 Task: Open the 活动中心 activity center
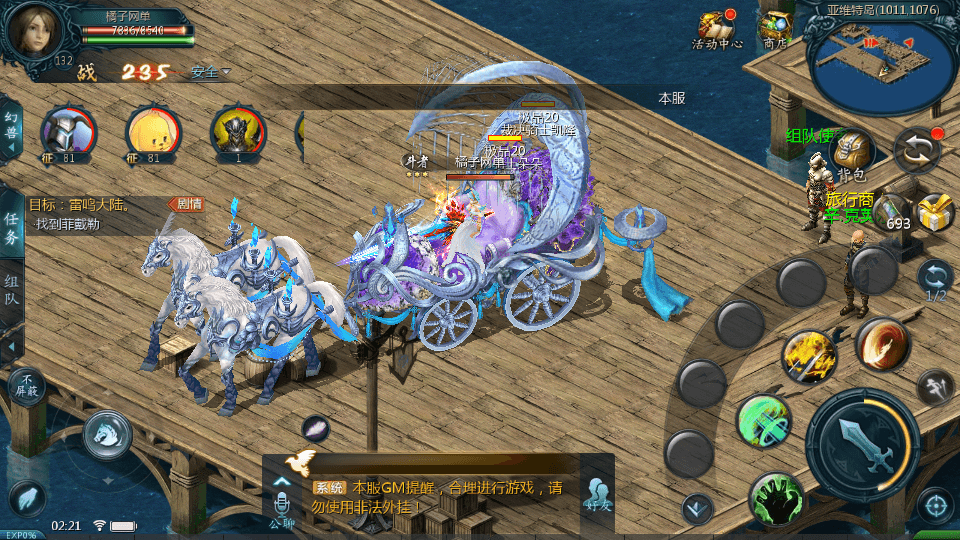(x=716, y=29)
